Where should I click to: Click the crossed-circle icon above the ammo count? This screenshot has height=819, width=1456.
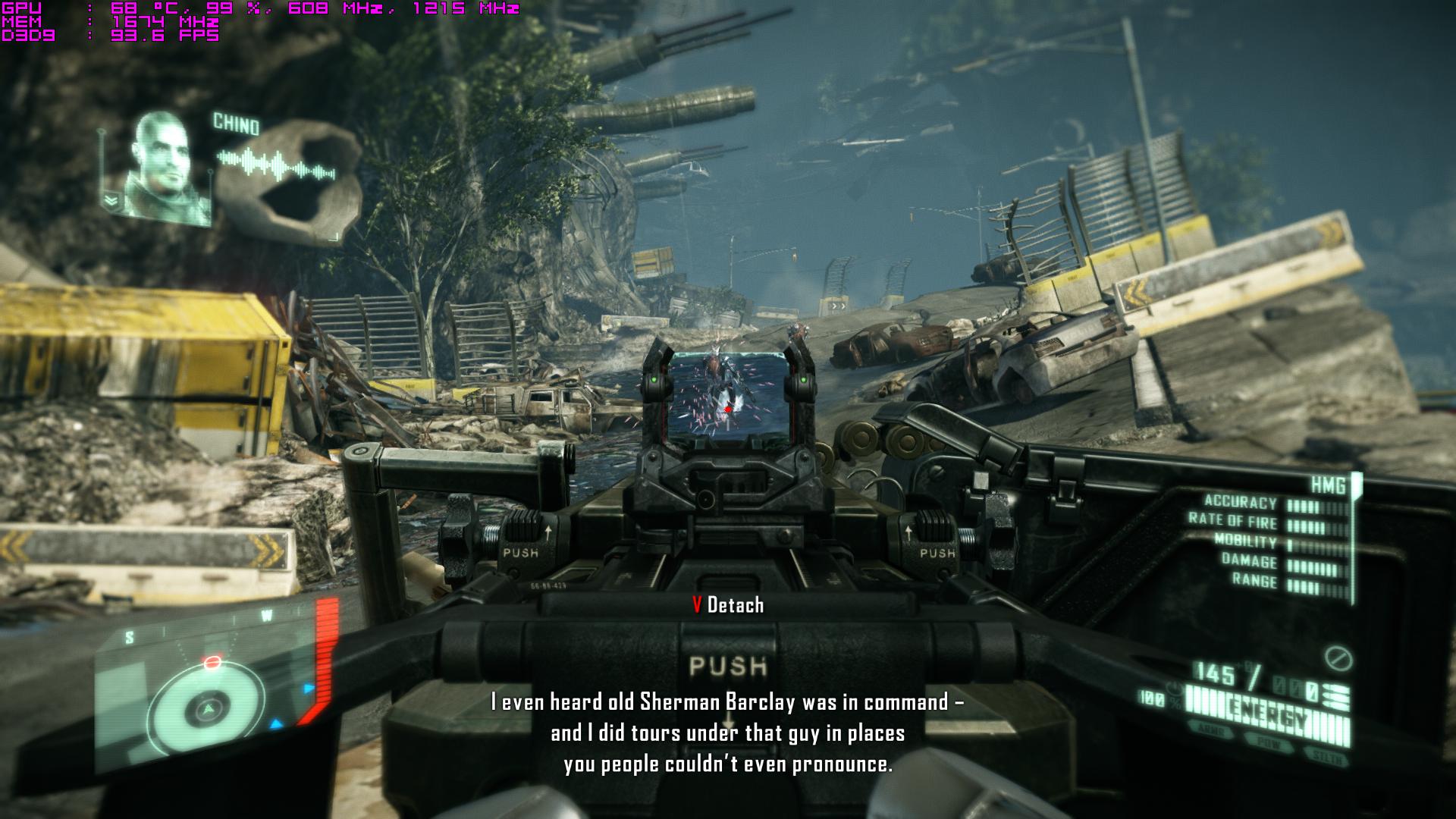[1339, 657]
